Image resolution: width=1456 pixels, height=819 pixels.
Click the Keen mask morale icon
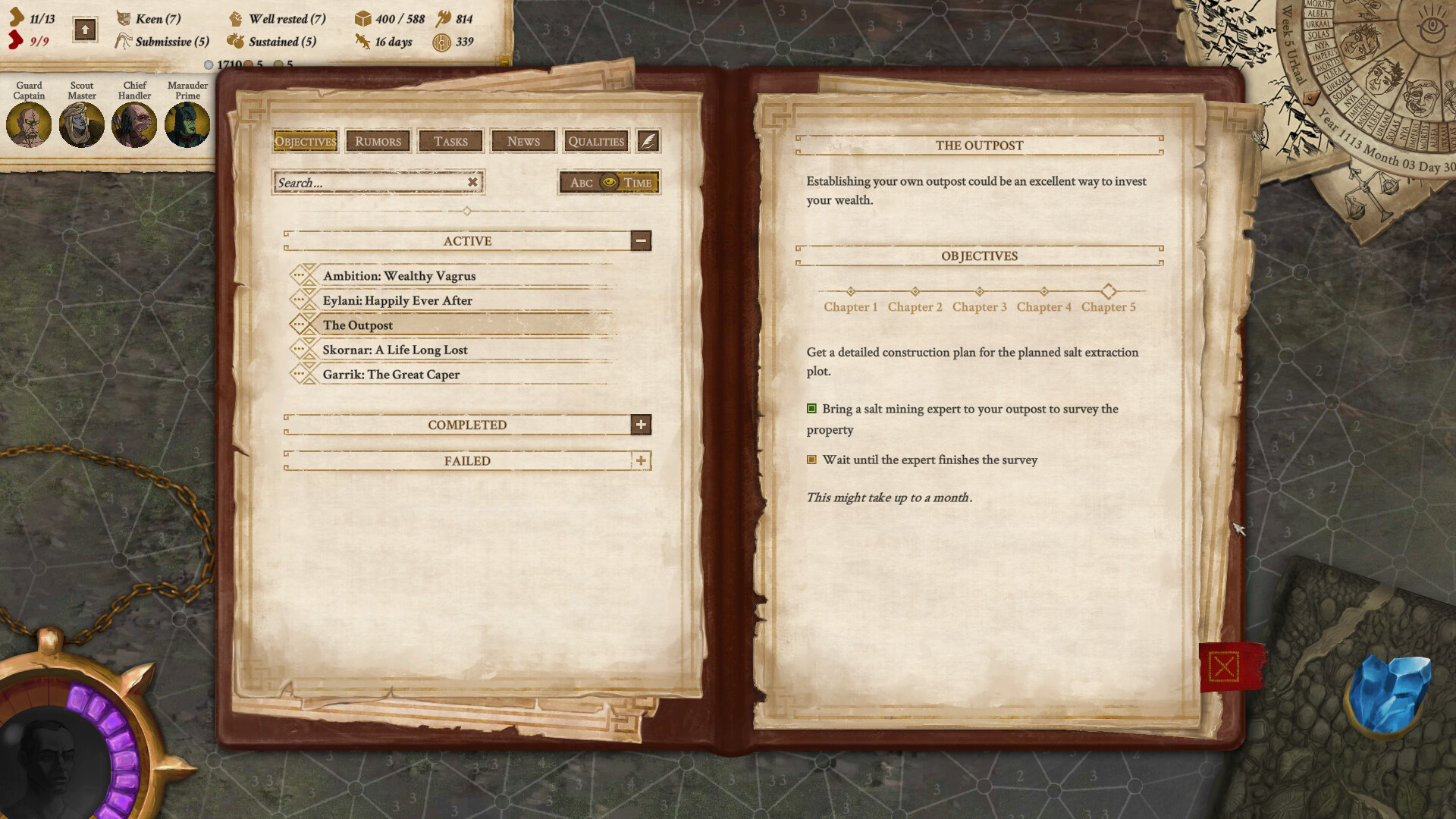(x=122, y=19)
